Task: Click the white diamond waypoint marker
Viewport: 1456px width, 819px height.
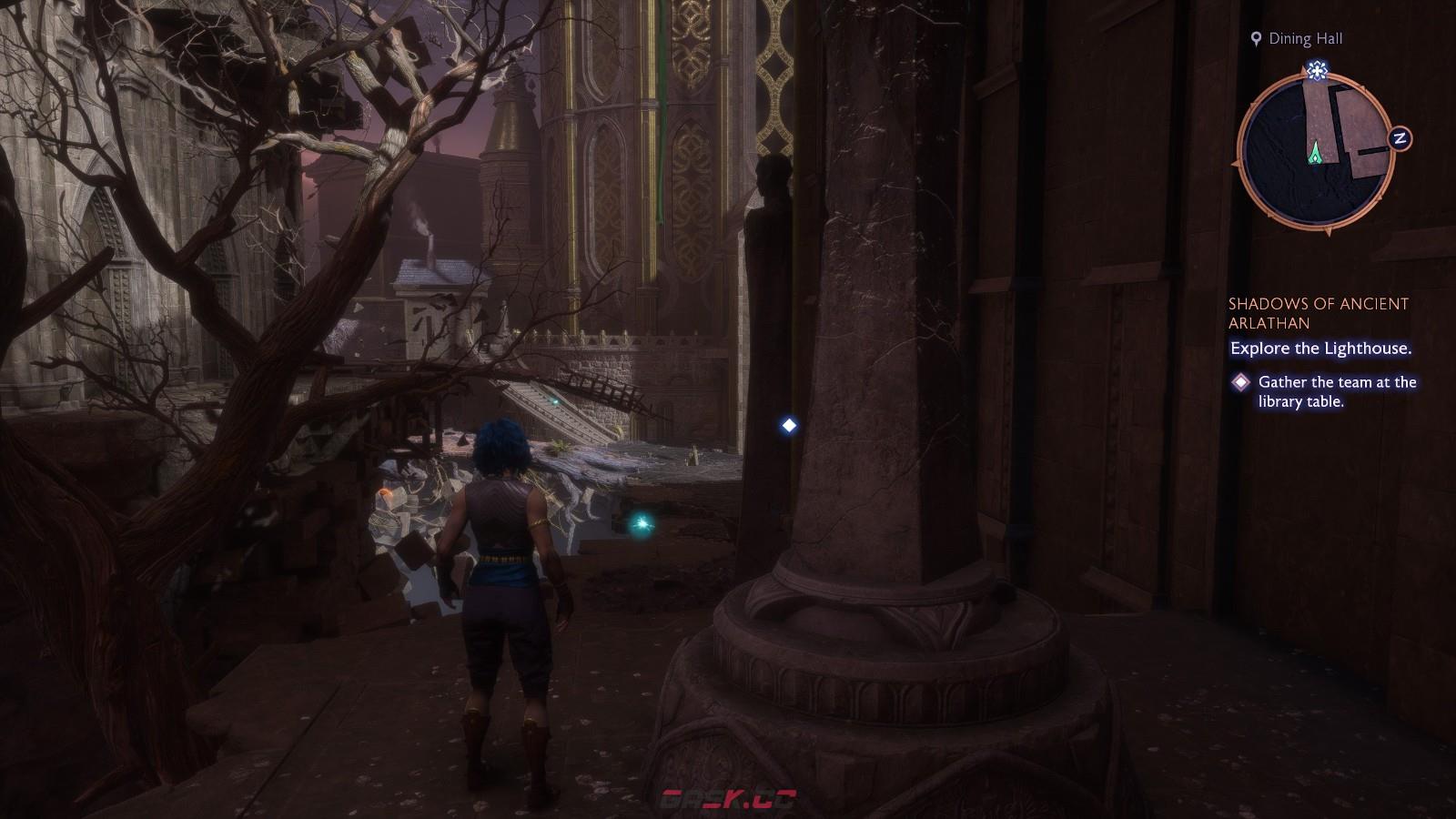Action: click(789, 425)
